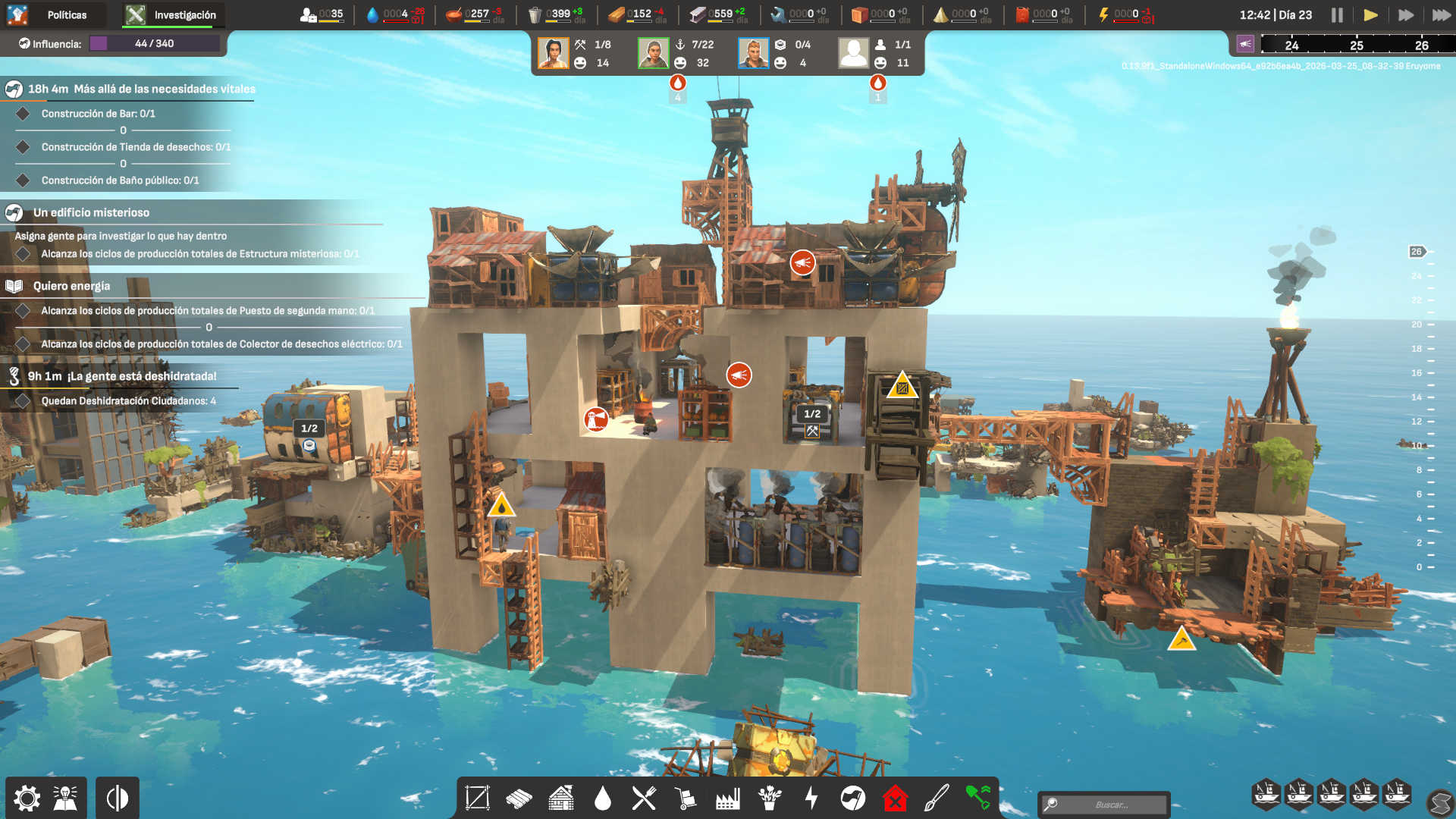Viewport: 1456px width, 819px height.
Task: Activate the red demolish building tool
Action: tap(895, 798)
